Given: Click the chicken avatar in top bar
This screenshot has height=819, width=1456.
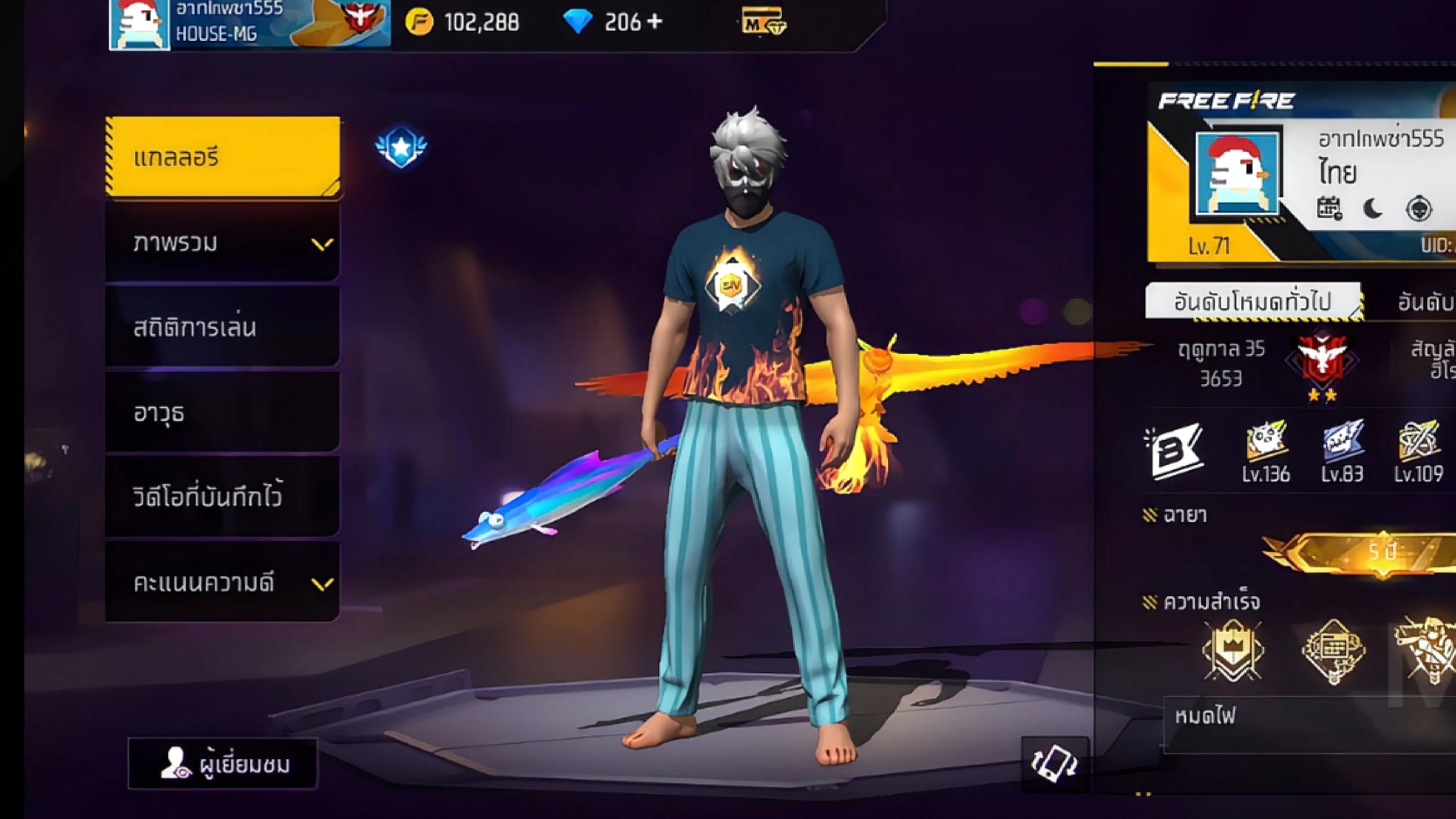Looking at the screenshot, I should (x=140, y=24).
